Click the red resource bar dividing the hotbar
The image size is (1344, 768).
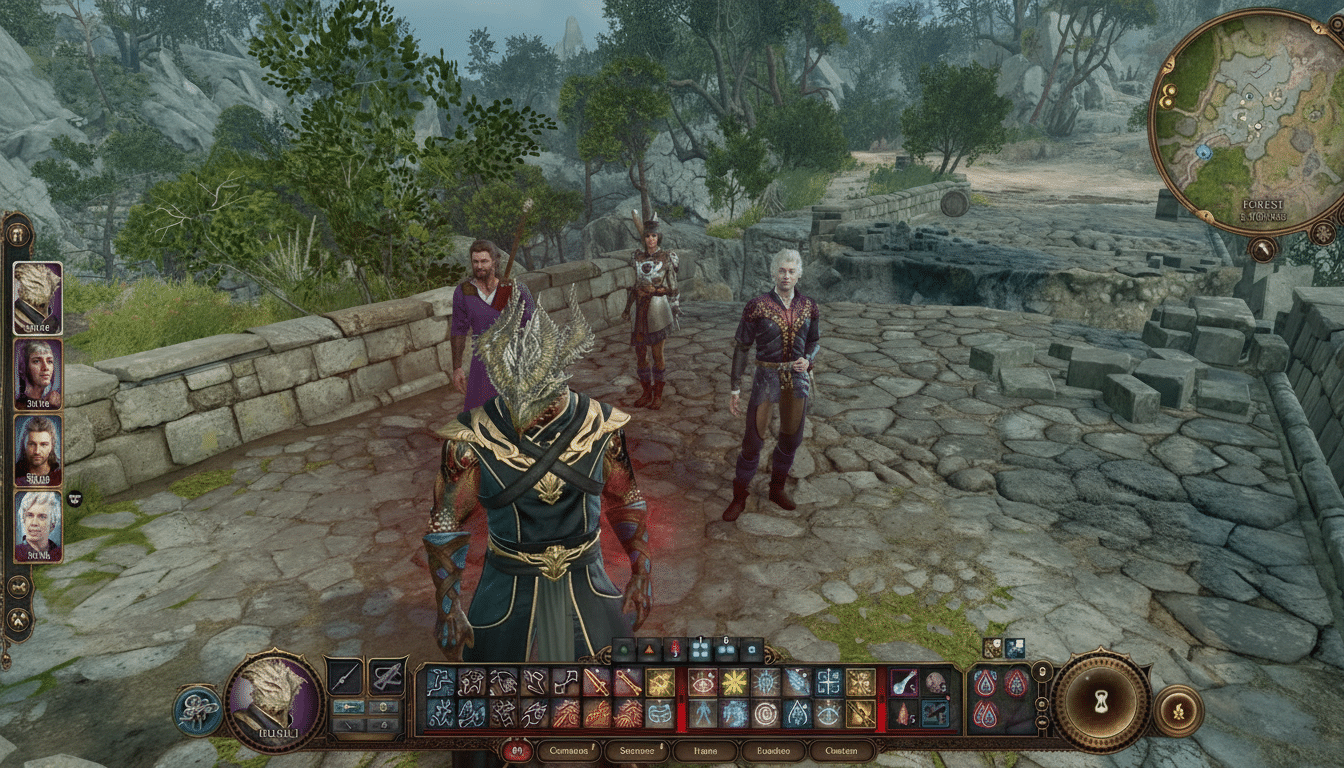[x=679, y=700]
